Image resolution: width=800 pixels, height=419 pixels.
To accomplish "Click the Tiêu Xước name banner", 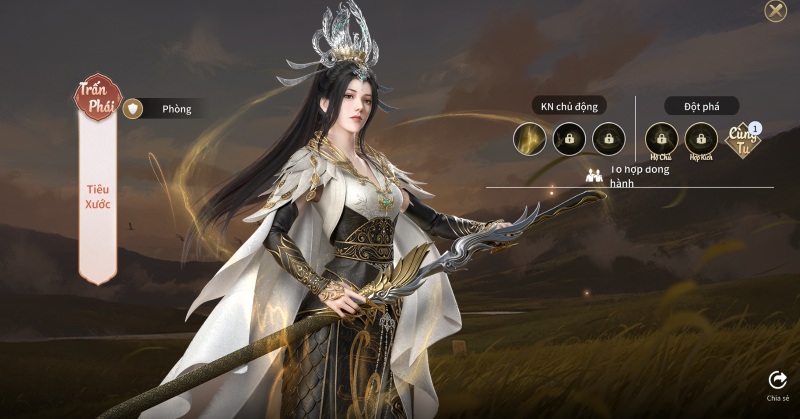I will click(x=98, y=197).
